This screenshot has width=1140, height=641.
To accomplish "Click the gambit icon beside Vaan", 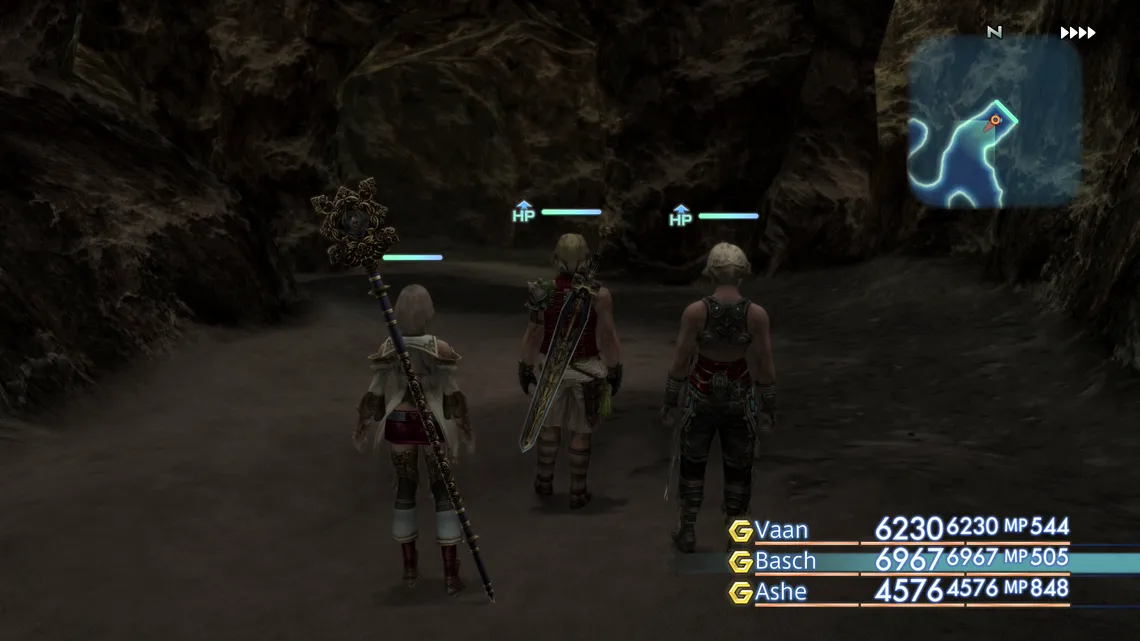I will coord(740,531).
